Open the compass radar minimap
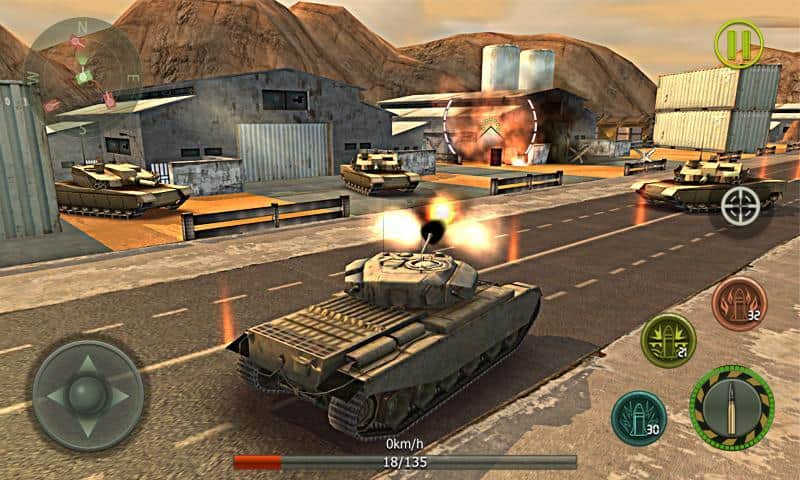This screenshot has height=480, width=800. (x=82, y=68)
